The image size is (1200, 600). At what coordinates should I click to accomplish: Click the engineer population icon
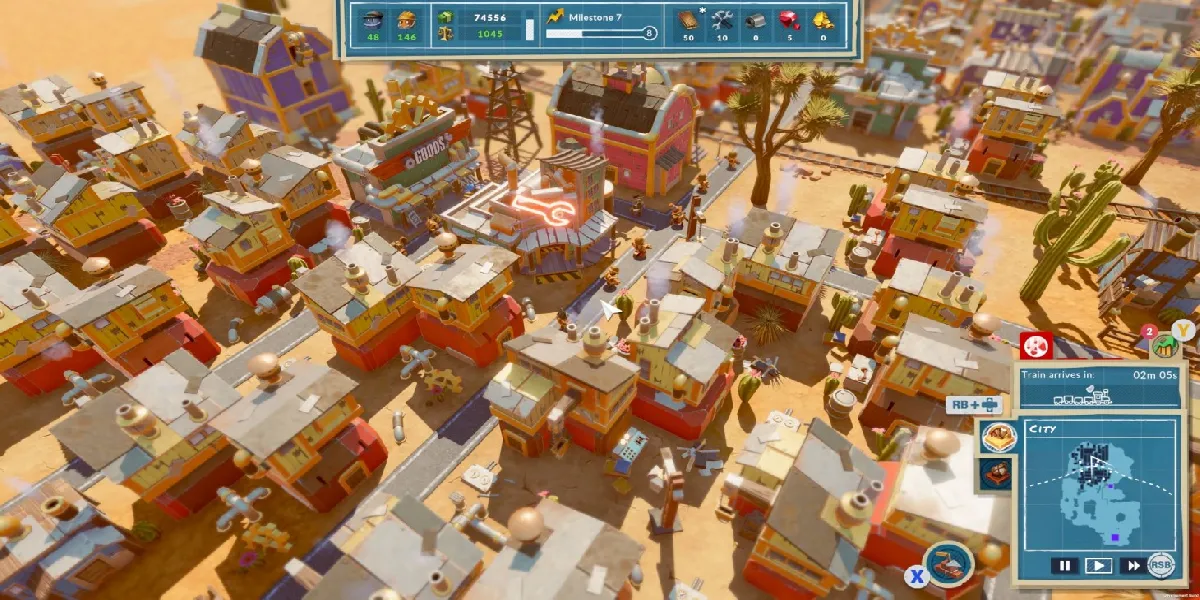(373, 17)
